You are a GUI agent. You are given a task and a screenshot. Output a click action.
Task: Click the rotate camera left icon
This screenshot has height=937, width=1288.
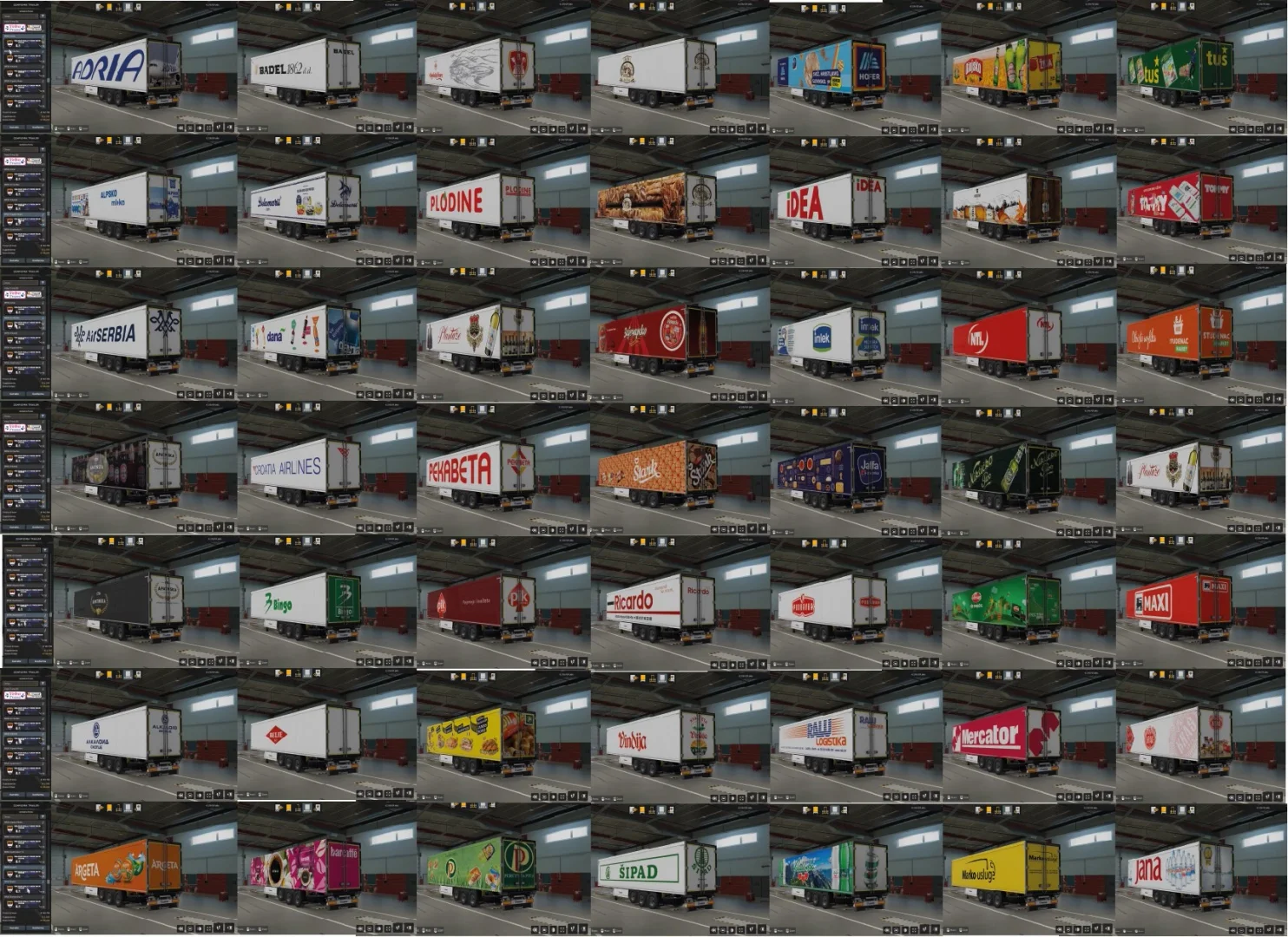click(181, 127)
